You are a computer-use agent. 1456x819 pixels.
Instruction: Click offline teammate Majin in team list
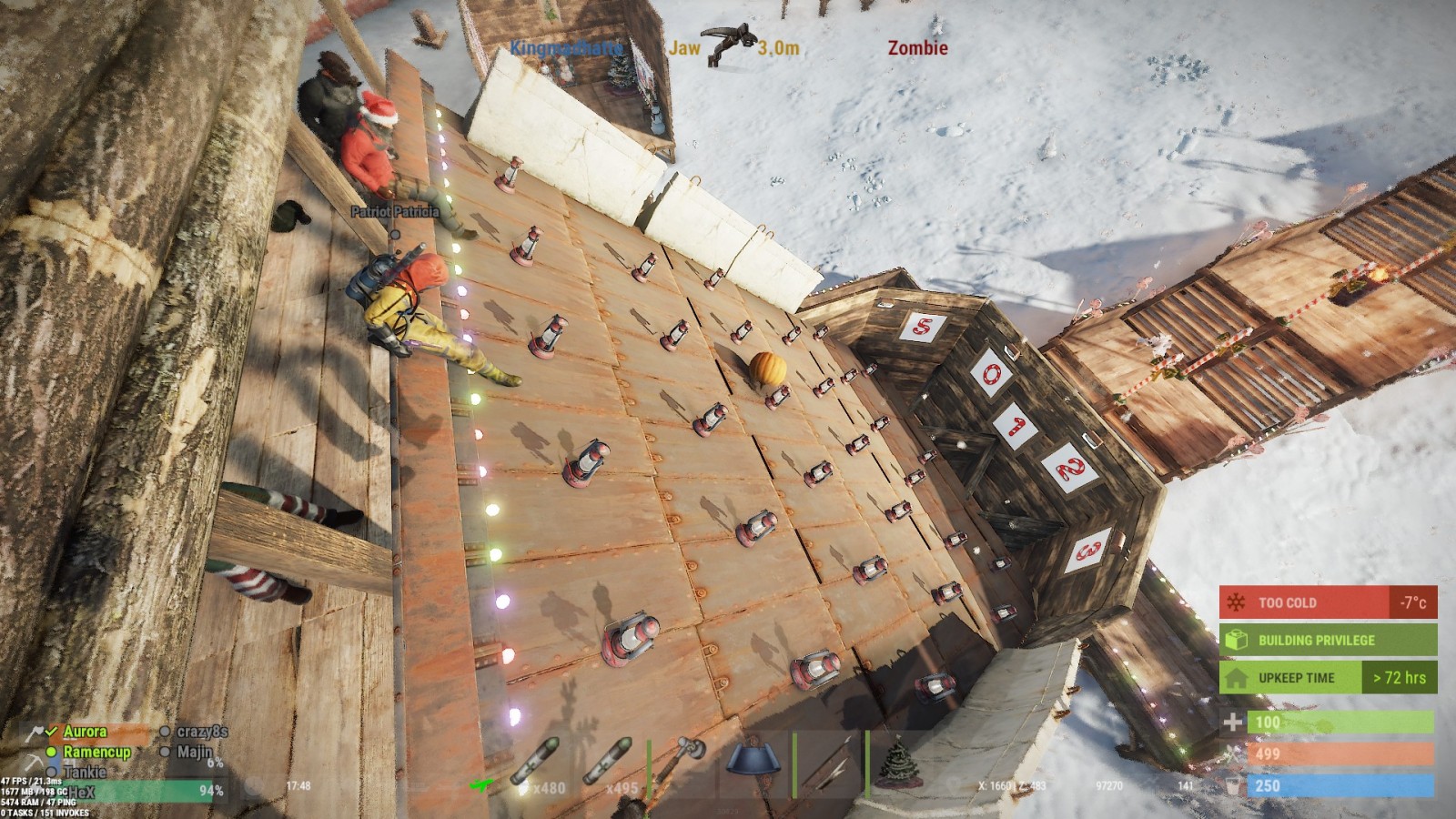coord(194,752)
